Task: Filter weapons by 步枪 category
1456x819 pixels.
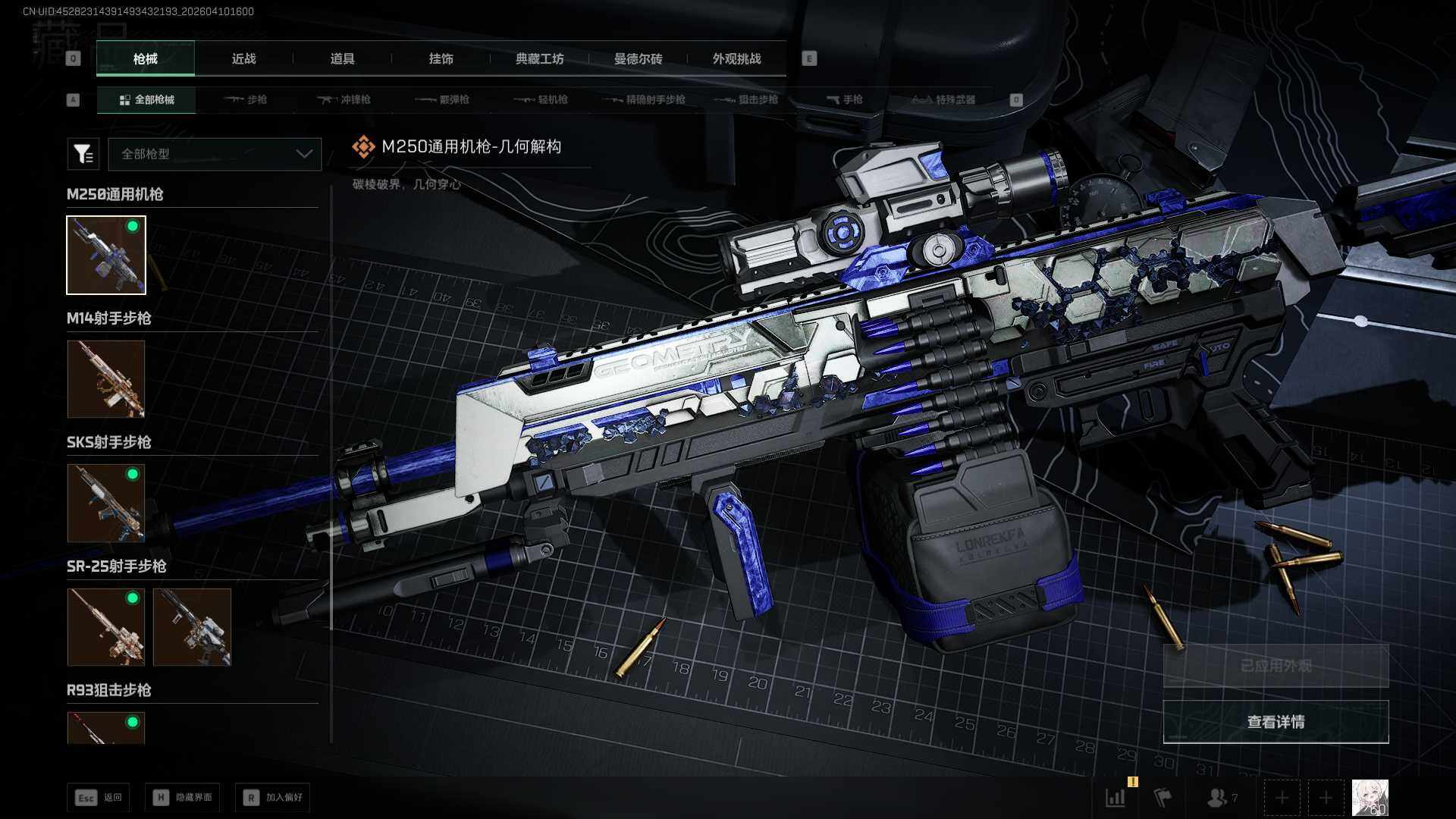Action: [x=246, y=100]
